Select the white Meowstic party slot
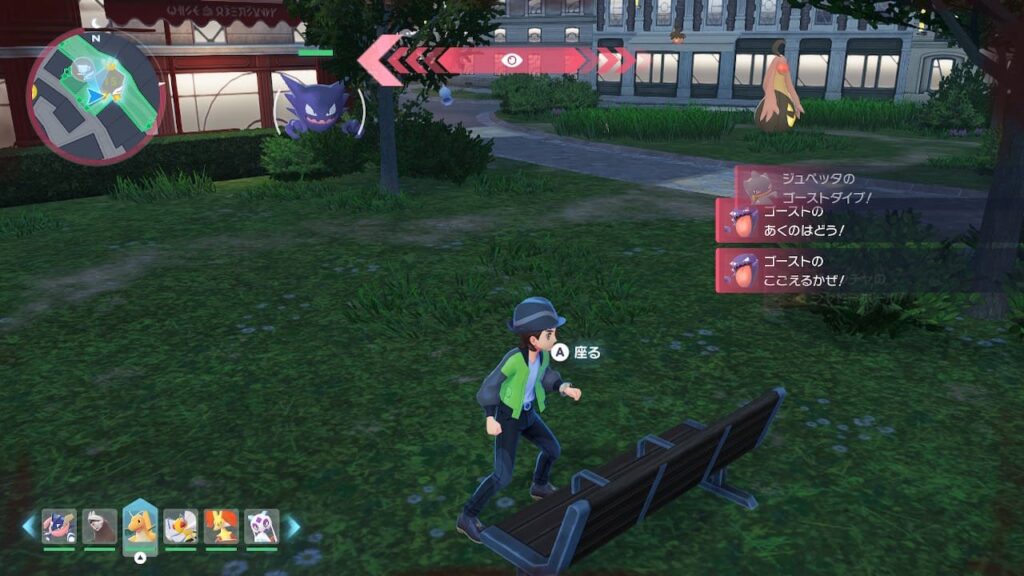The height and width of the screenshot is (576, 1024). 261,526
